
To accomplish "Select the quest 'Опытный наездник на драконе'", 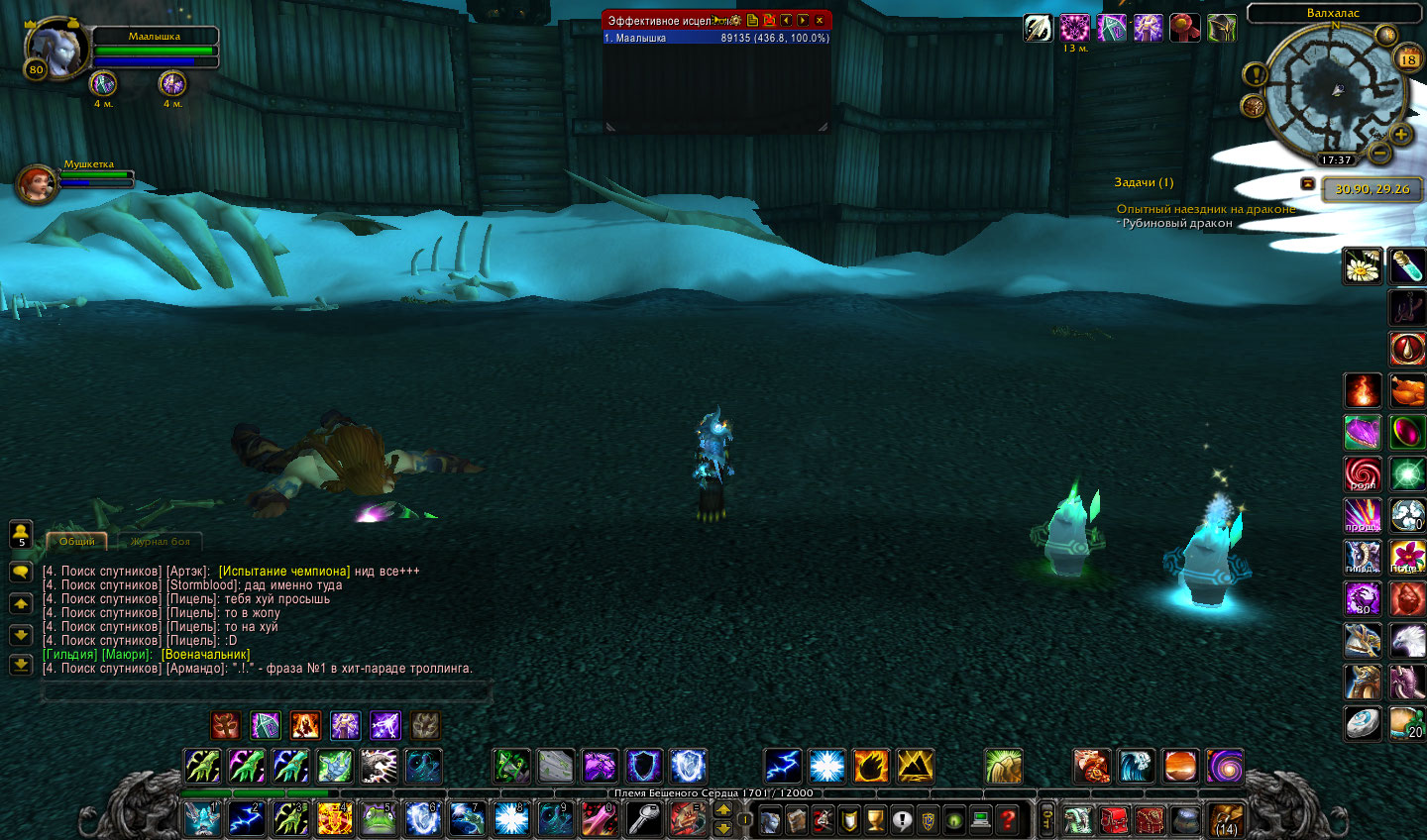I will pyautogui.click(x=1205, y=209).
